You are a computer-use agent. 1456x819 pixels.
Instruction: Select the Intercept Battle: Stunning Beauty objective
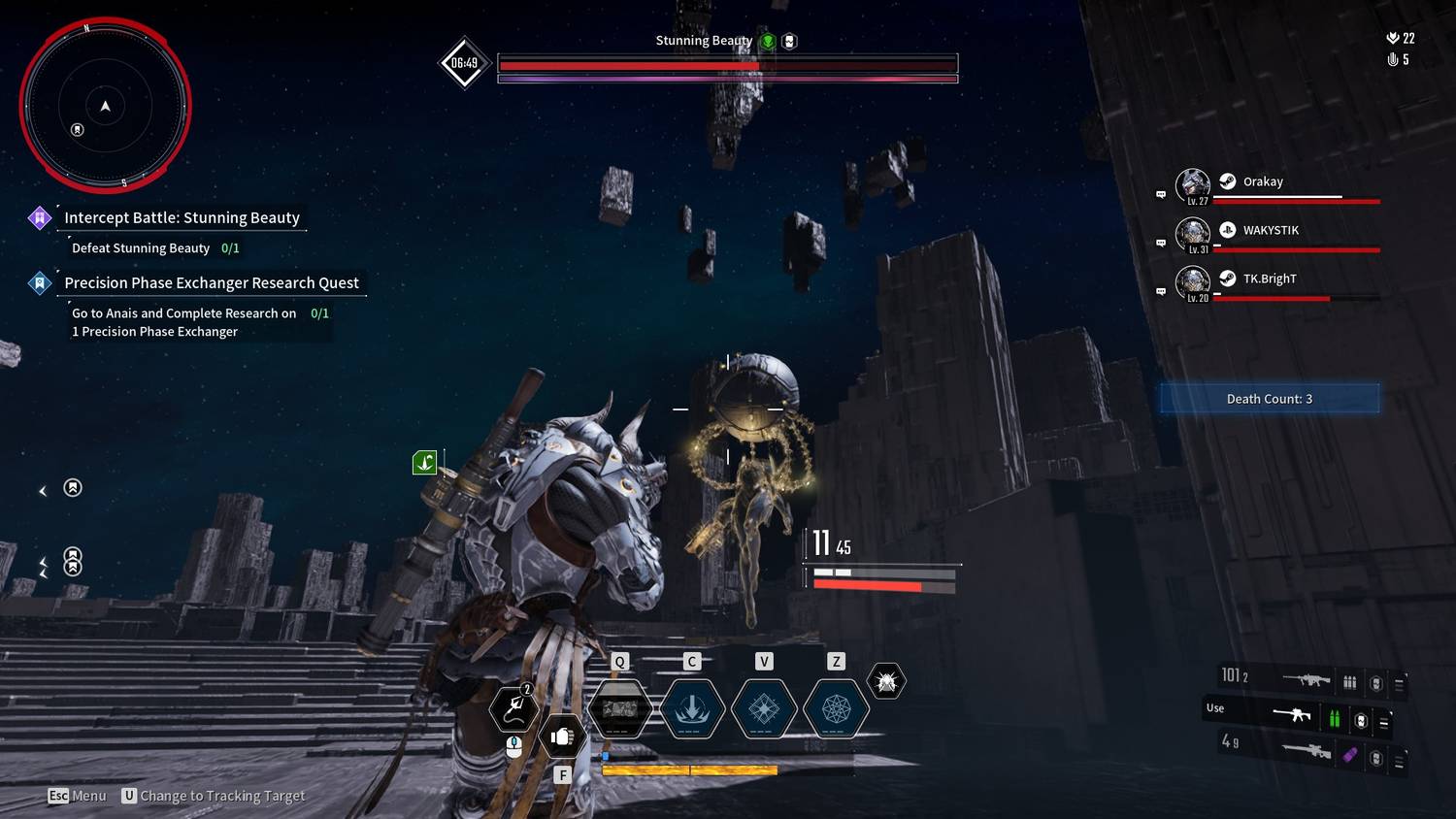[x=182, y=217]
